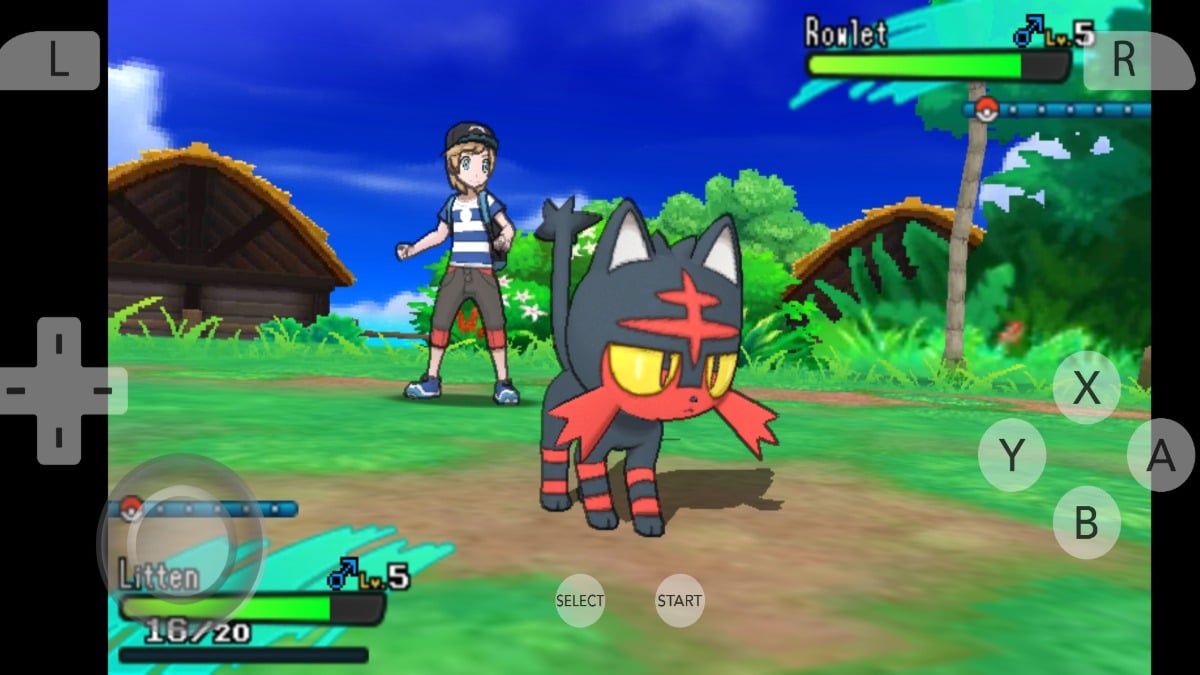Tap the D-pad's up arrow arm
1200x675 pixels.
[58, 345]
